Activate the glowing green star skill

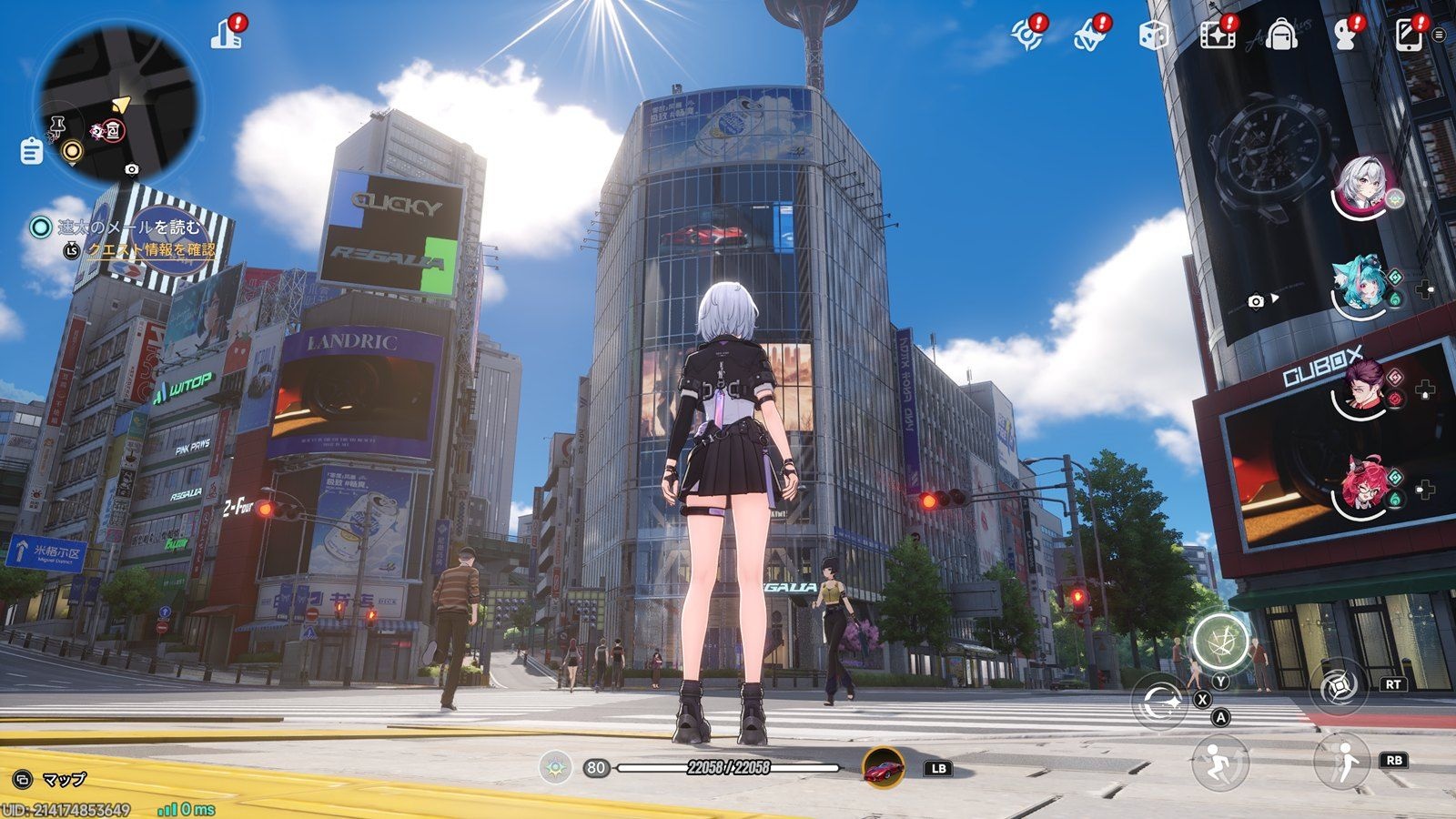[1220, 640]
